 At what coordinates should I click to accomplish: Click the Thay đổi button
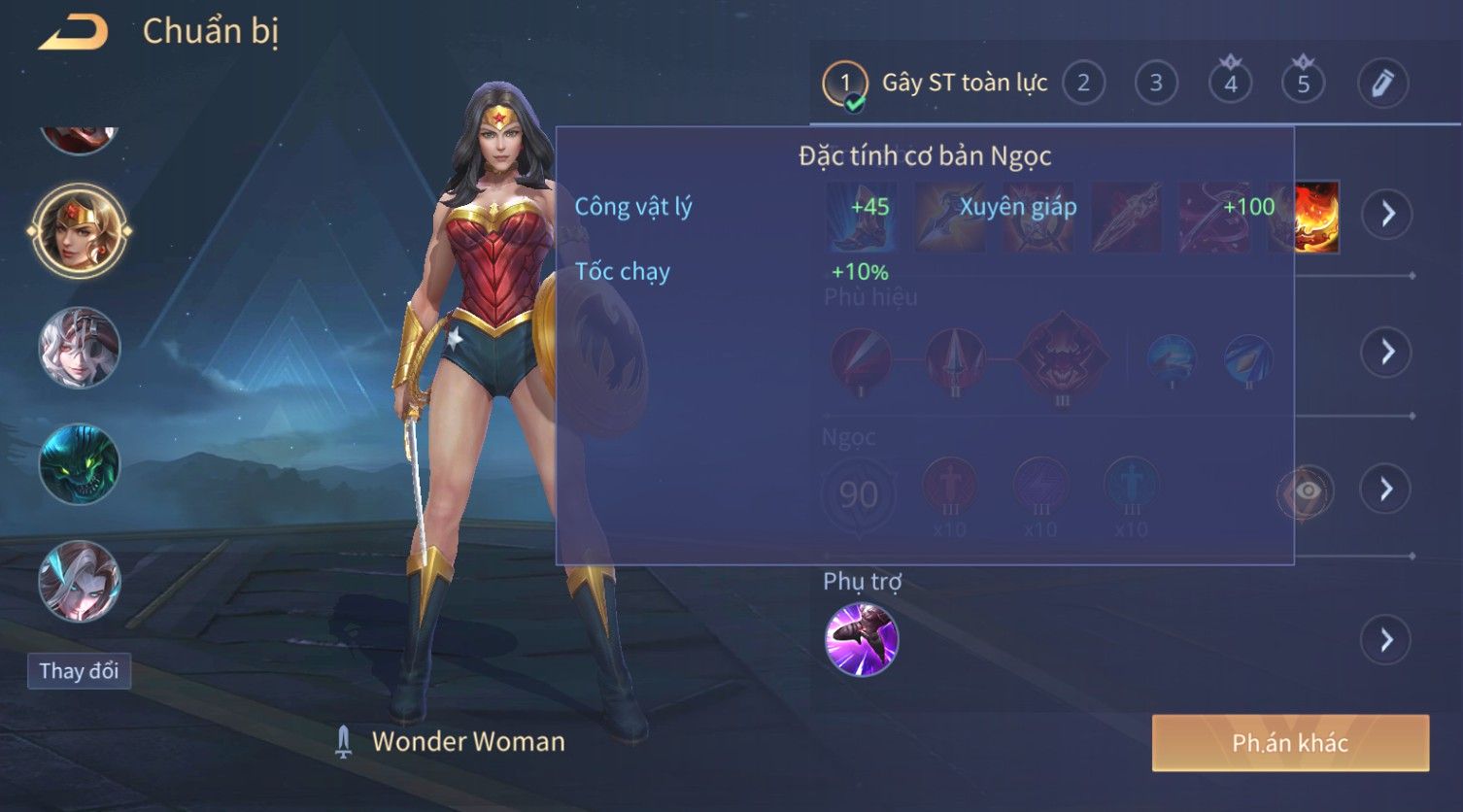(79, 671)
